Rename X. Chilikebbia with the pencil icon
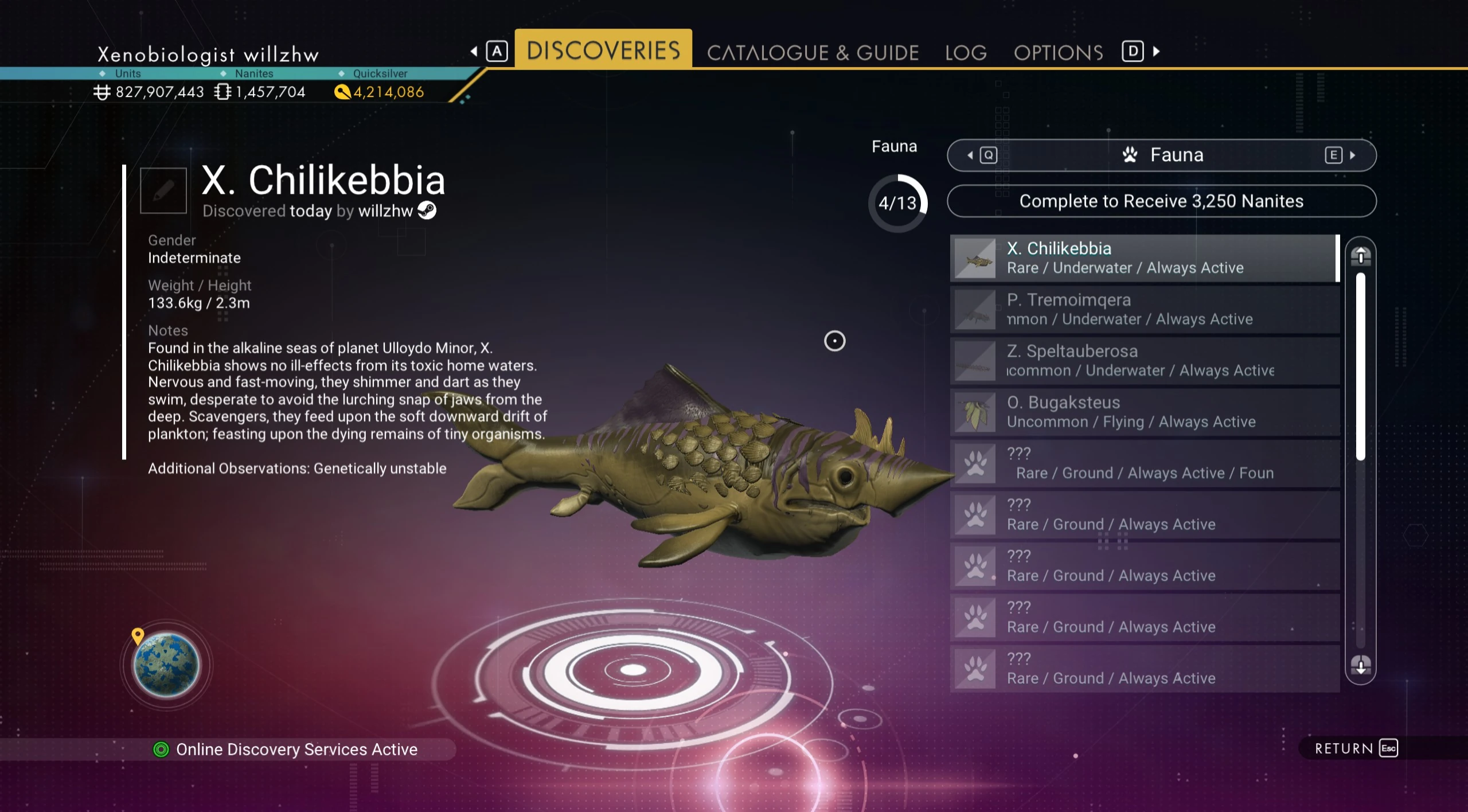 pos(163,191)
